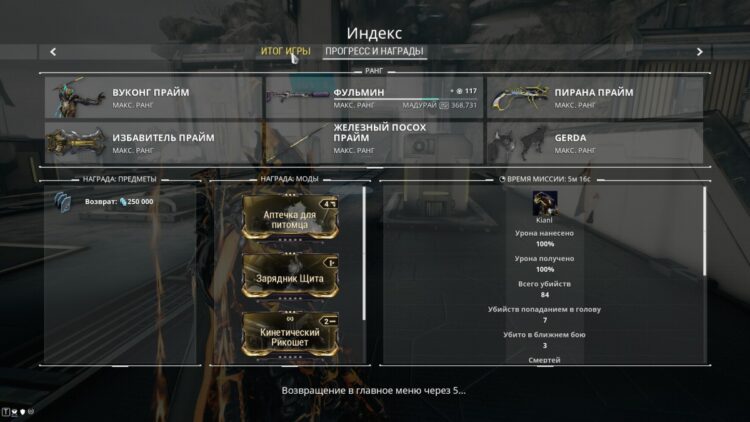This screenshot has height=422, width=750.
Task: Open the Прогресс и награды tab
Action: 375,51
